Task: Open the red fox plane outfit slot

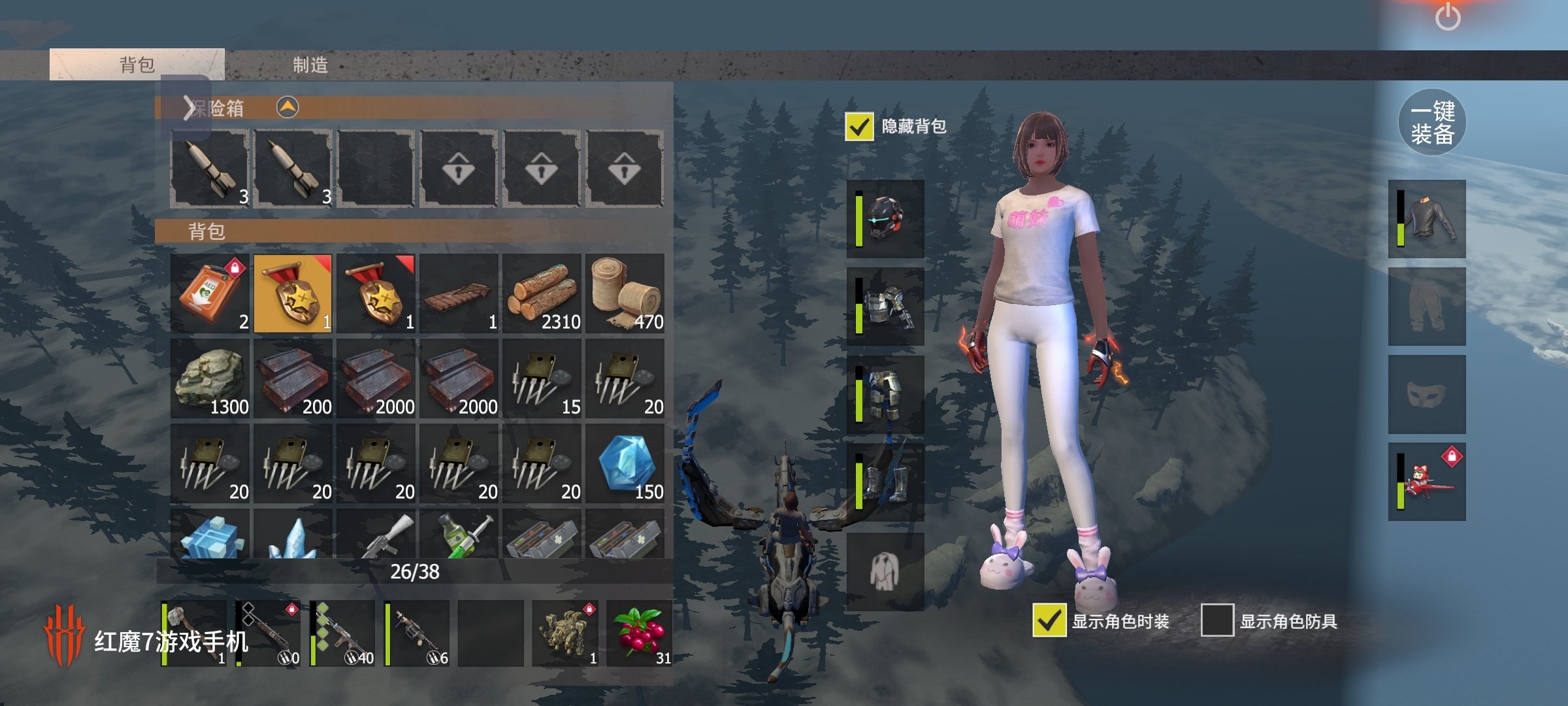Action: point(1427,483)
